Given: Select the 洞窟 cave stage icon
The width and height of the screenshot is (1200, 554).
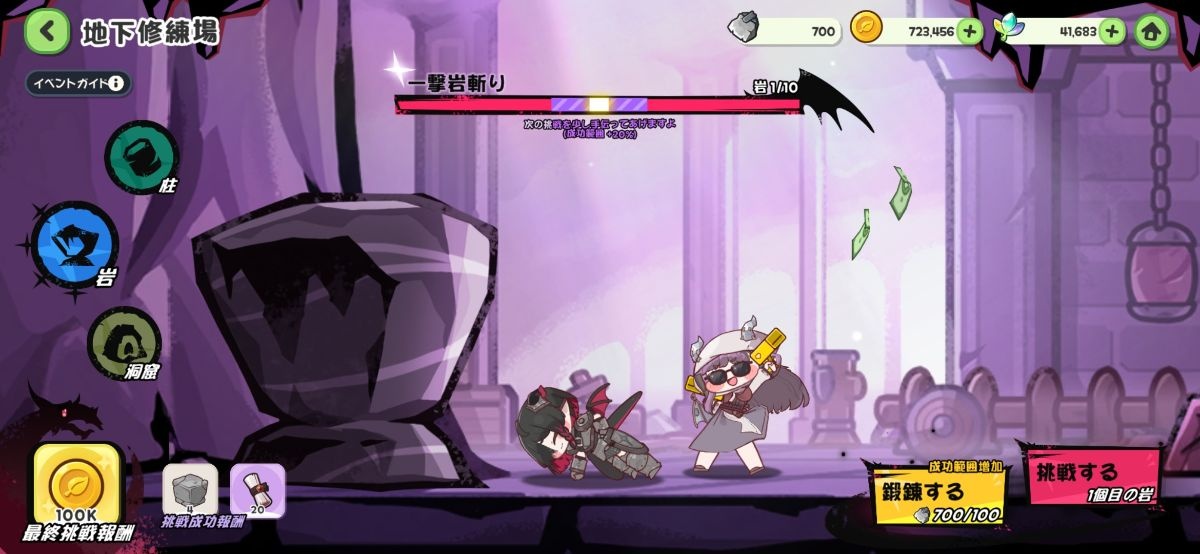Looking at the screenshot, I should 125,340.
